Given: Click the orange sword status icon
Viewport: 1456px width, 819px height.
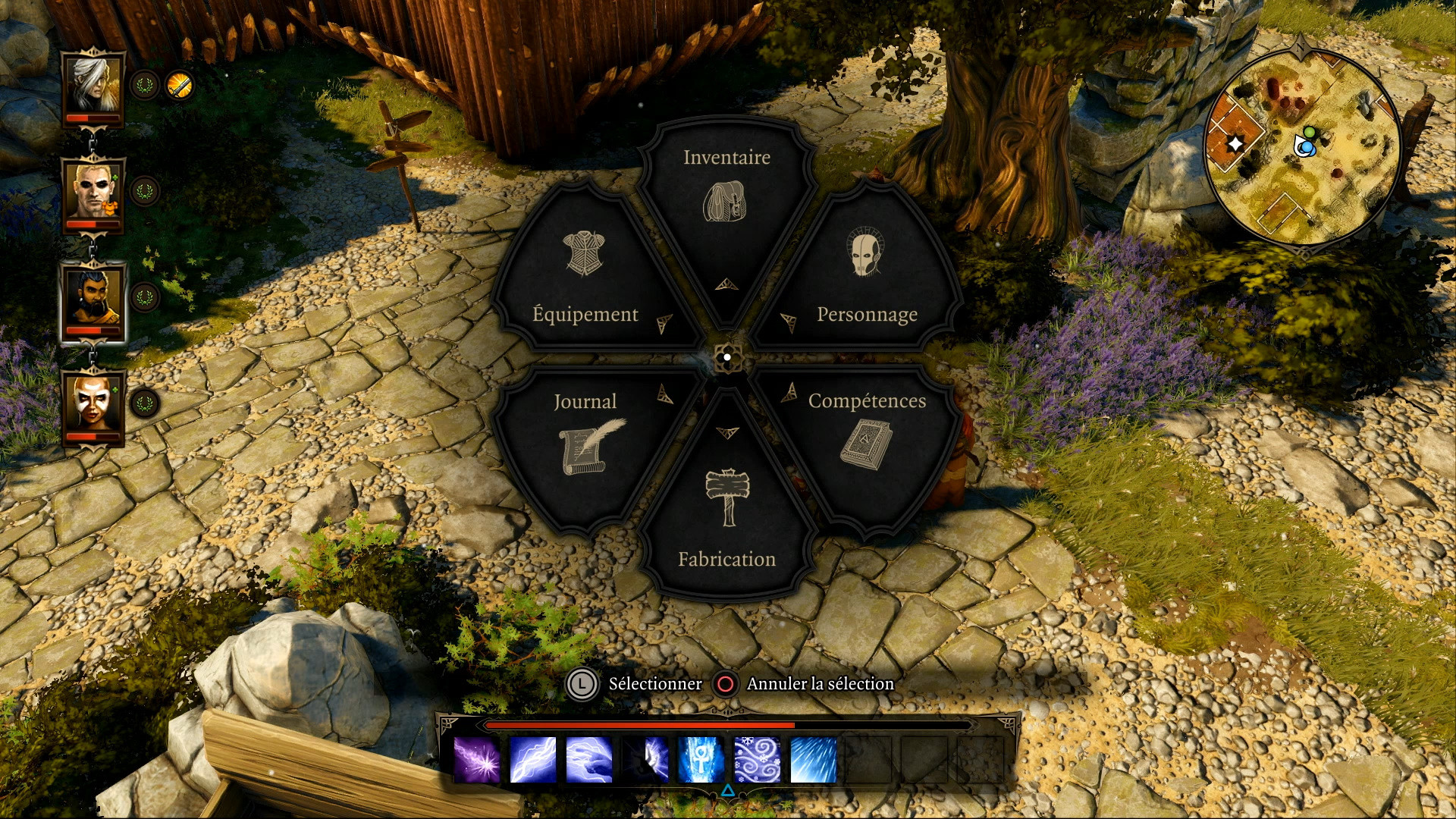Looking at the screenshot, I should (180, 86).
